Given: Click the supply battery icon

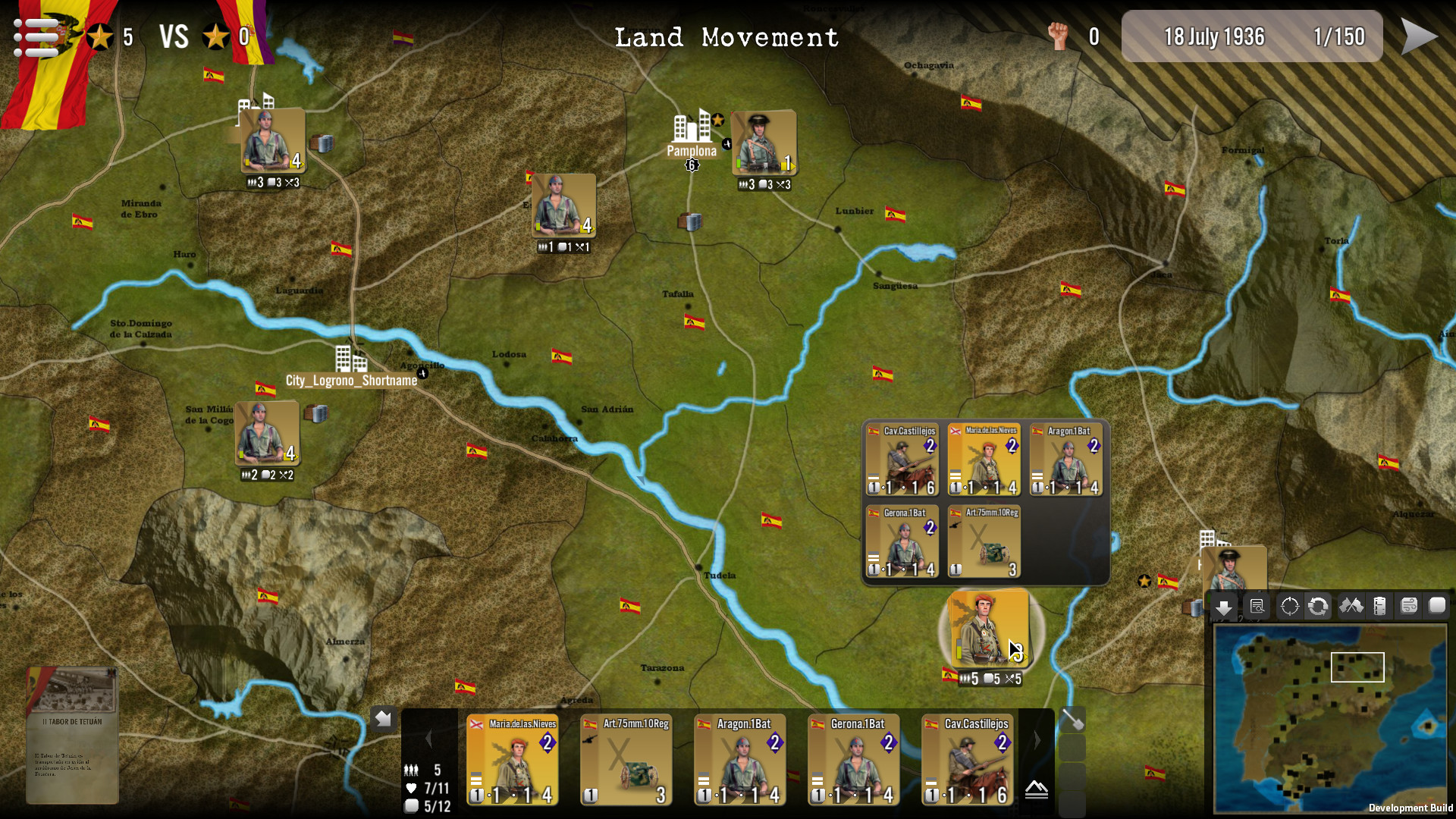Looking at the screenshot, I should (1379, 607).
